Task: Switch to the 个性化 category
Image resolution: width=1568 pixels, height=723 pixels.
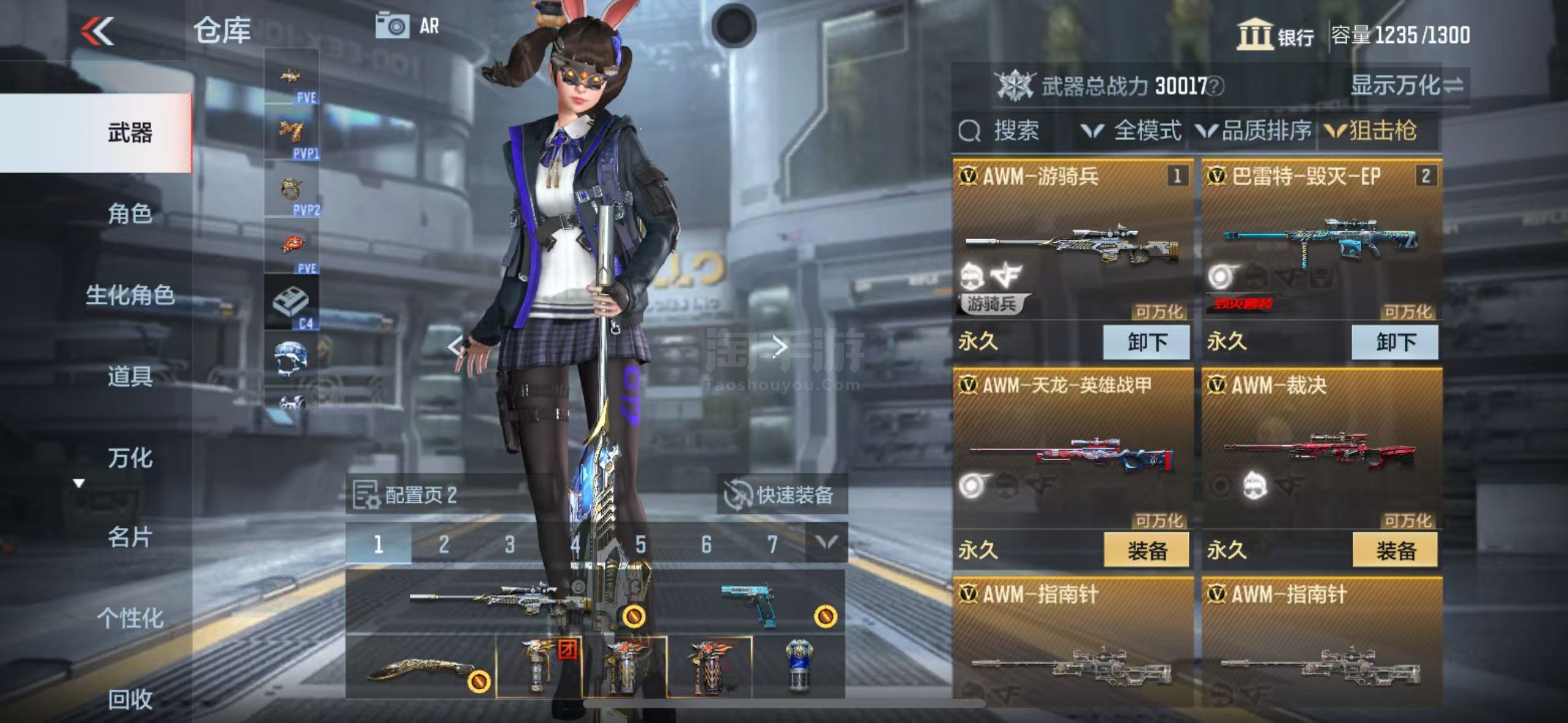Action: click(129, 618)
